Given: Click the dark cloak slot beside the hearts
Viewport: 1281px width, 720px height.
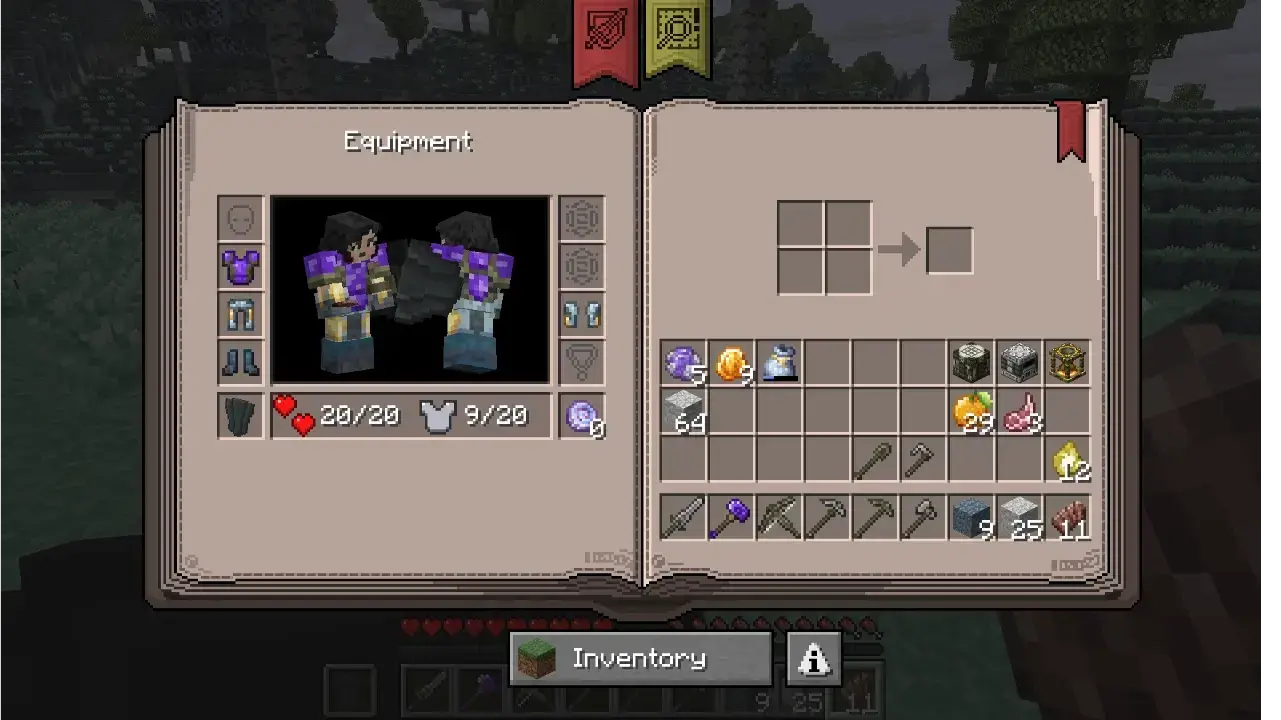Looking at the screenshot, I should point(241,415).
